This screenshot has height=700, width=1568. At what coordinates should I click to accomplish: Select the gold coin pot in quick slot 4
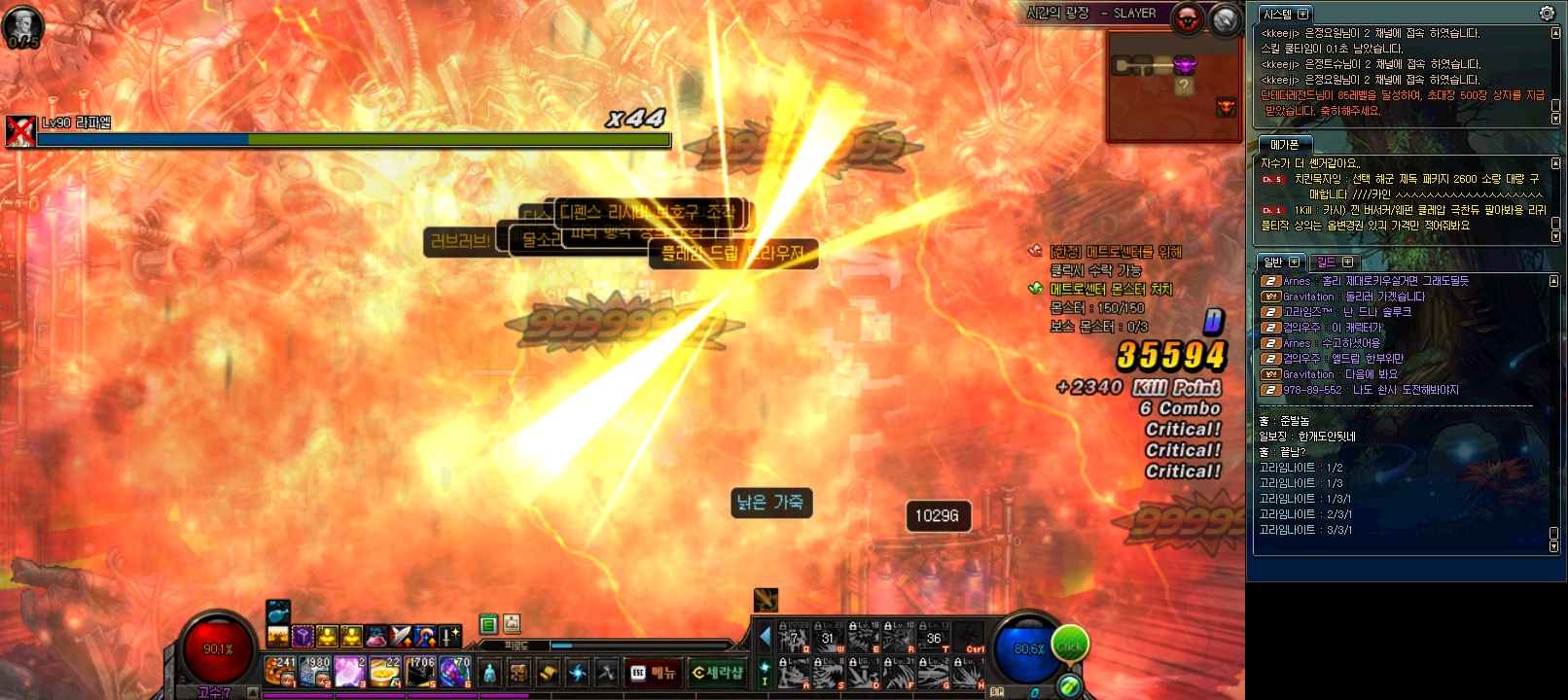pyautogui.click(x=385, y=672)
